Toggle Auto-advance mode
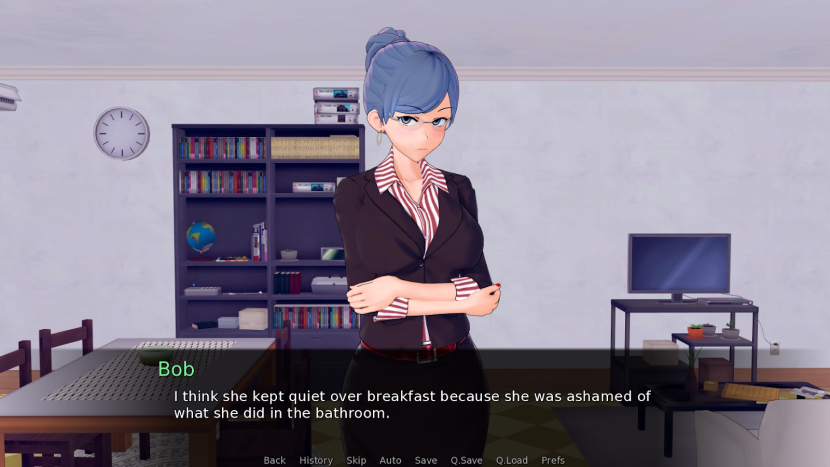The width and height of the screenshot is (830, 467). point(390,460)
